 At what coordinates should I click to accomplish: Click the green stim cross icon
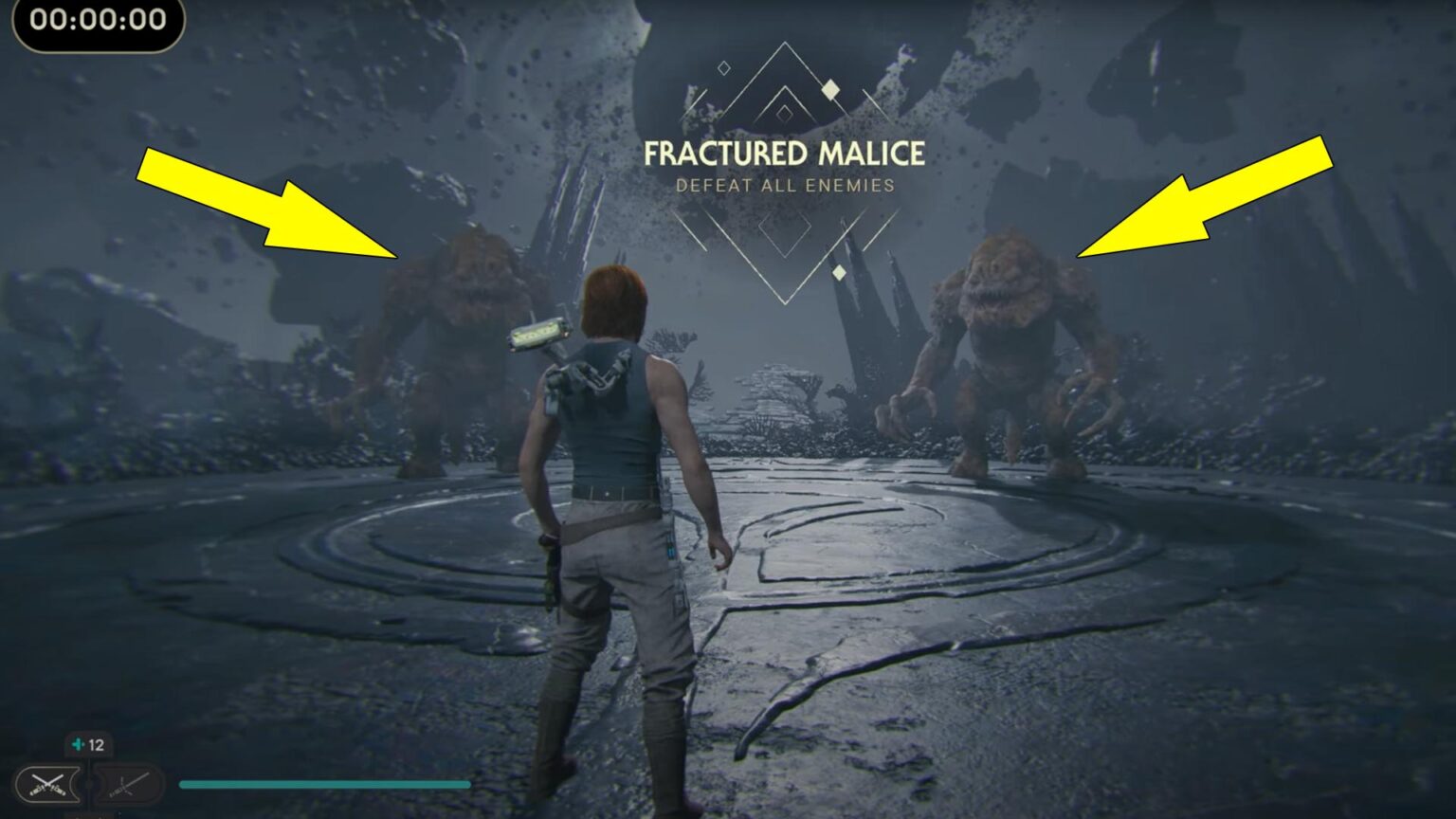pyautogui.click(x=77, y=744)
